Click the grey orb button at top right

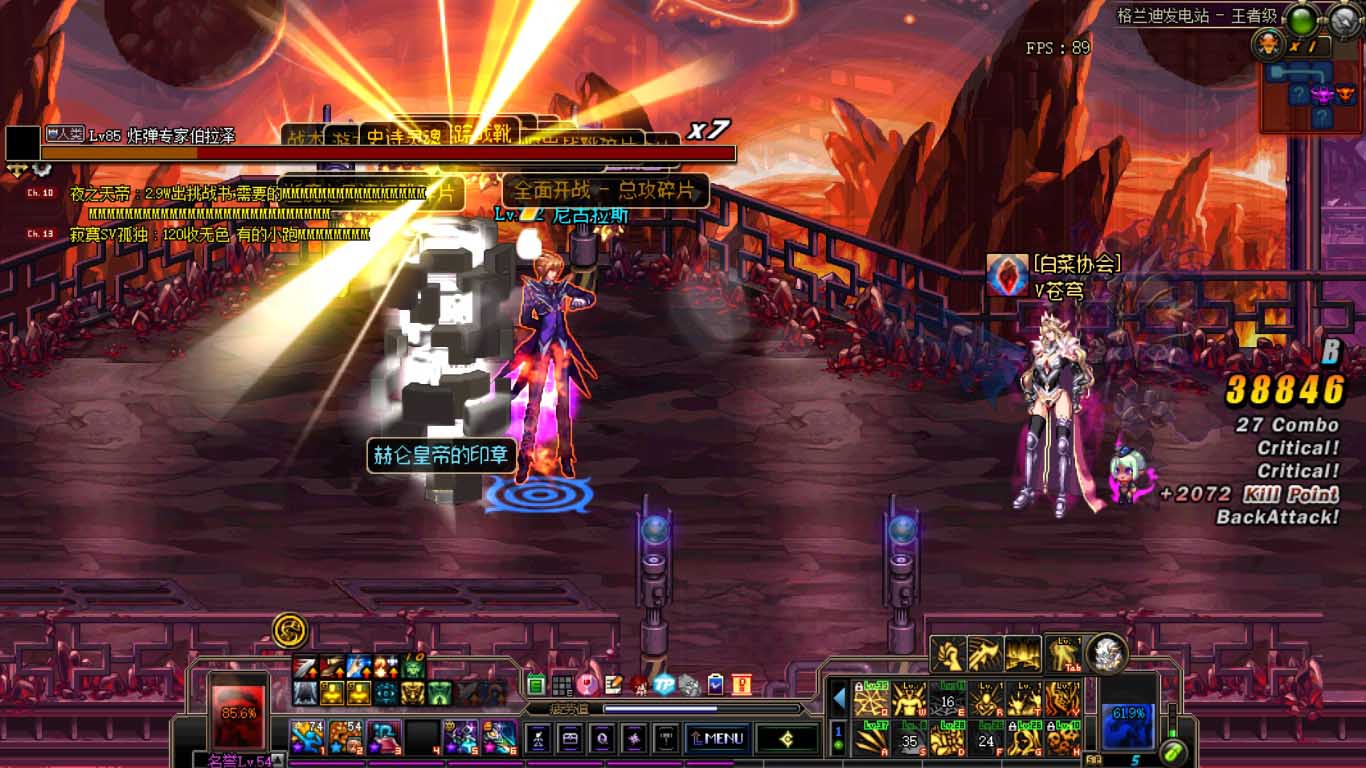pyautogui.click(x=1344, y=19)
